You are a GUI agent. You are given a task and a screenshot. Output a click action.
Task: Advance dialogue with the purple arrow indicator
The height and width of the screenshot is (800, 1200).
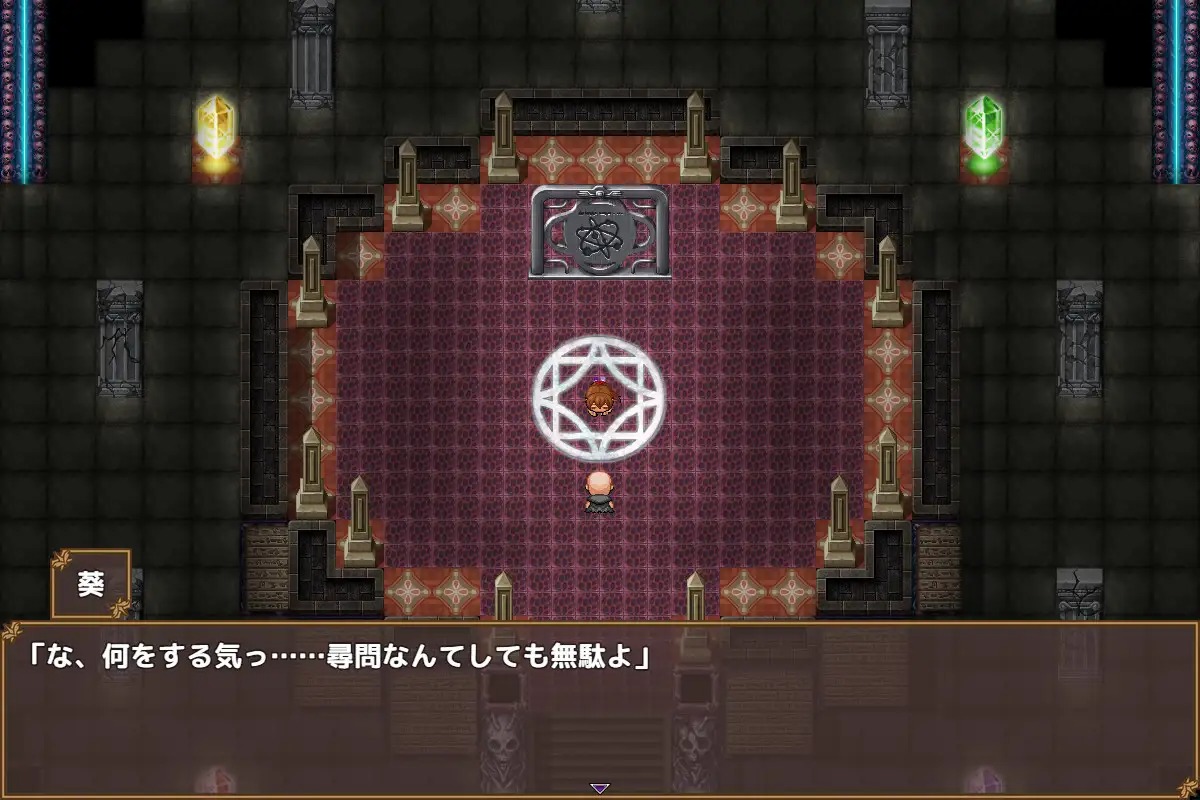[x=599, y=788]
